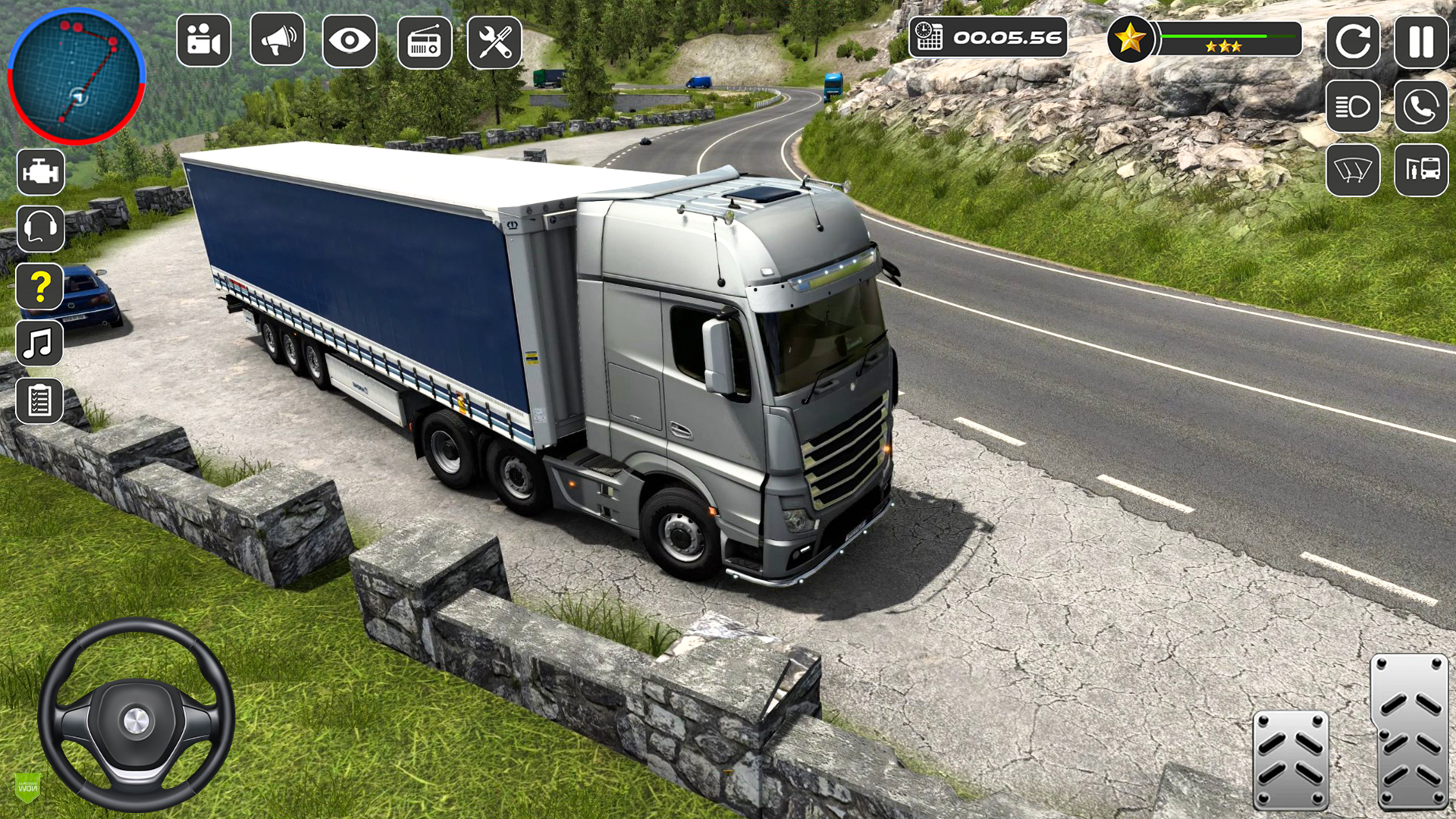Tap the fuel station and bus icon
The height and width of the screenshot is (819, 1456).
[x=1420, y=170]
